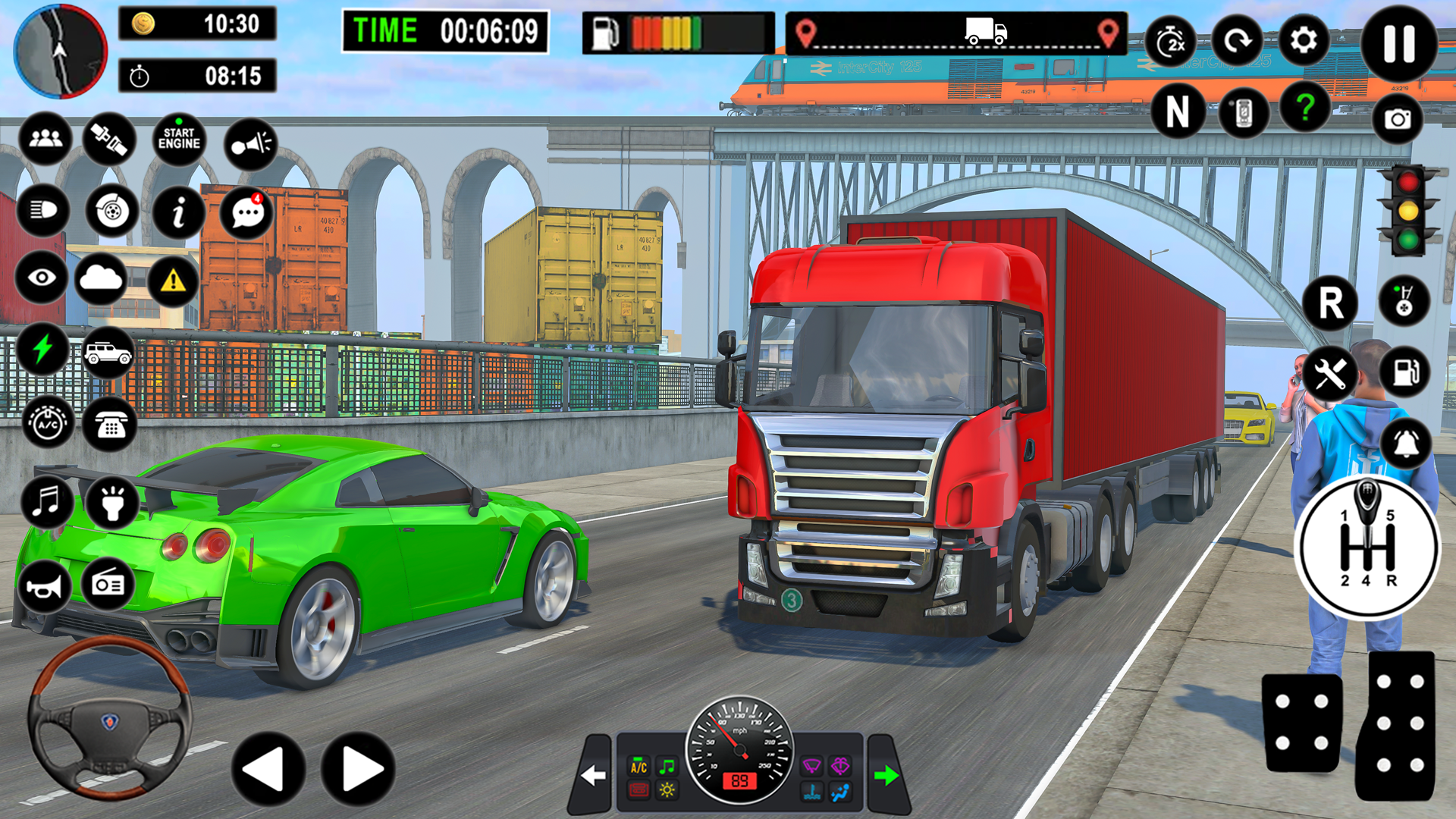Switch transmission to N neutral
The image size is (1456, 819).
(x=1178, y=111)
